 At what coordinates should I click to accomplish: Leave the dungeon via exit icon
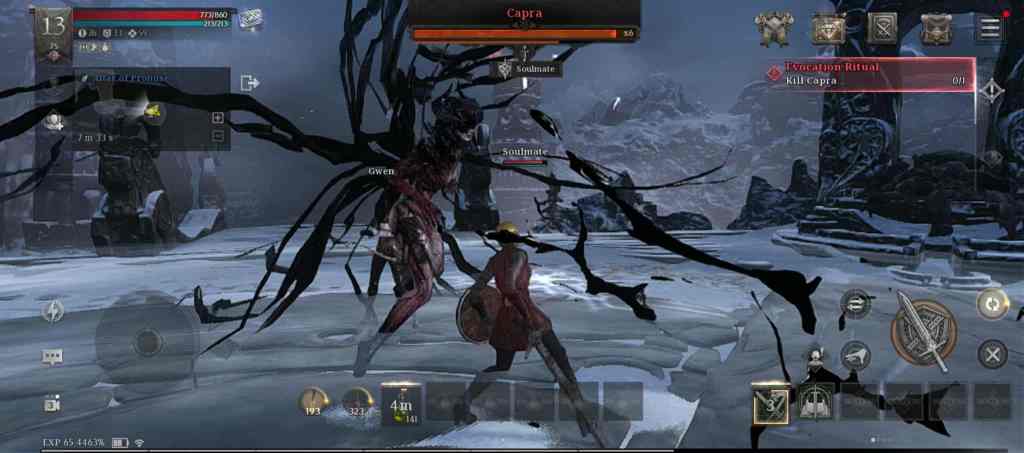click(x=250, y=82)
